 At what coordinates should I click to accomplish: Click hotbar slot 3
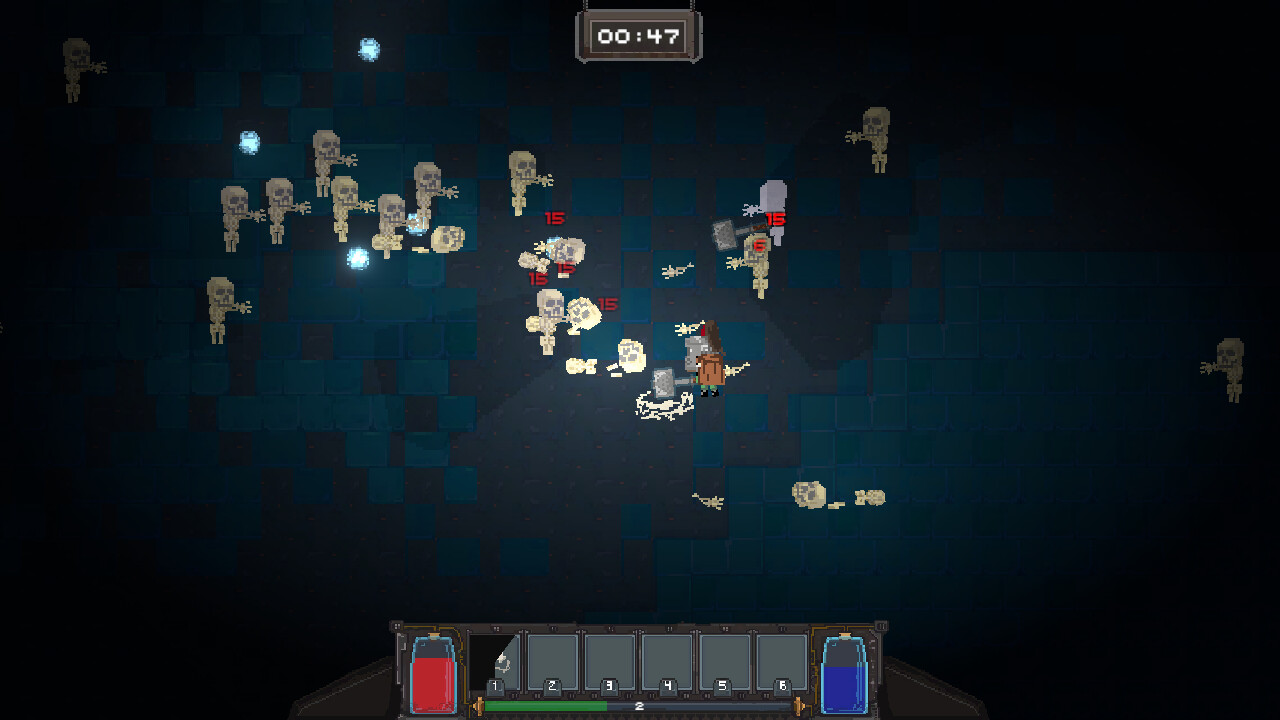pos(610,662)
